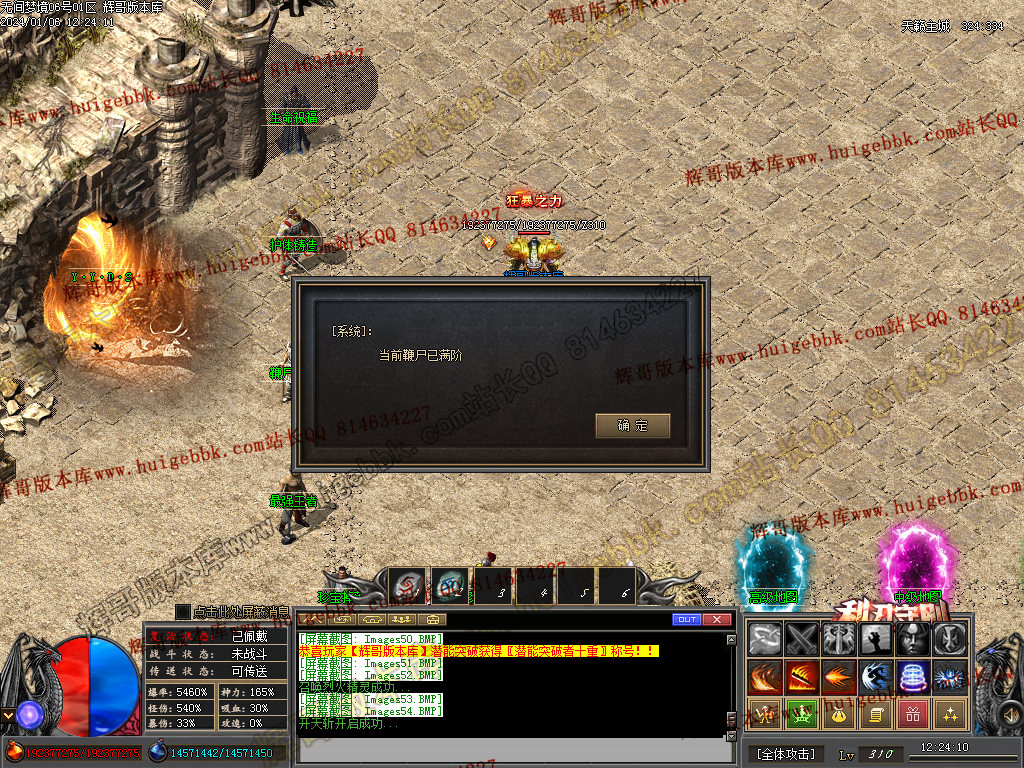
Task: Close the chat window with red X
Action: click(x=716, y=620)
